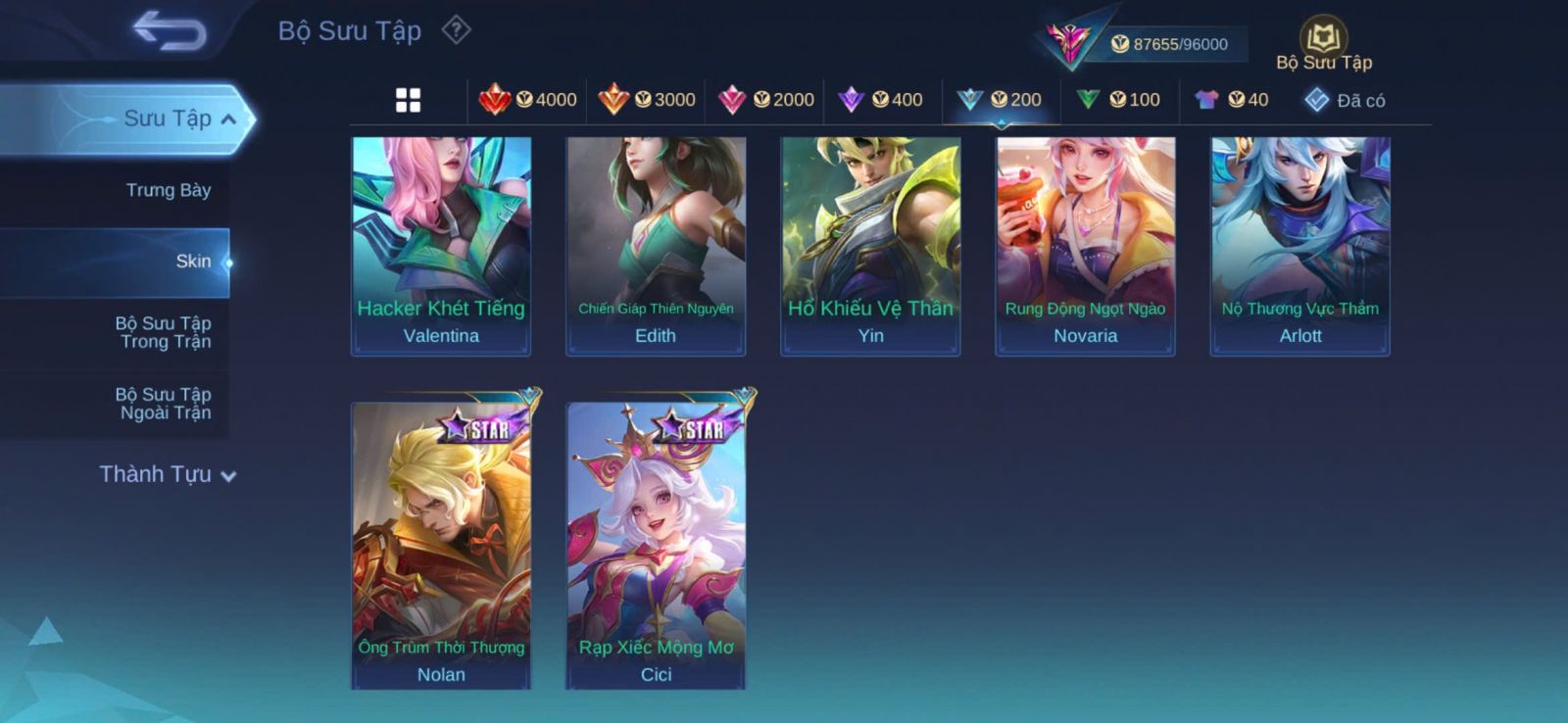Expand the Thành Tựu section

click(x=167, y=475)
